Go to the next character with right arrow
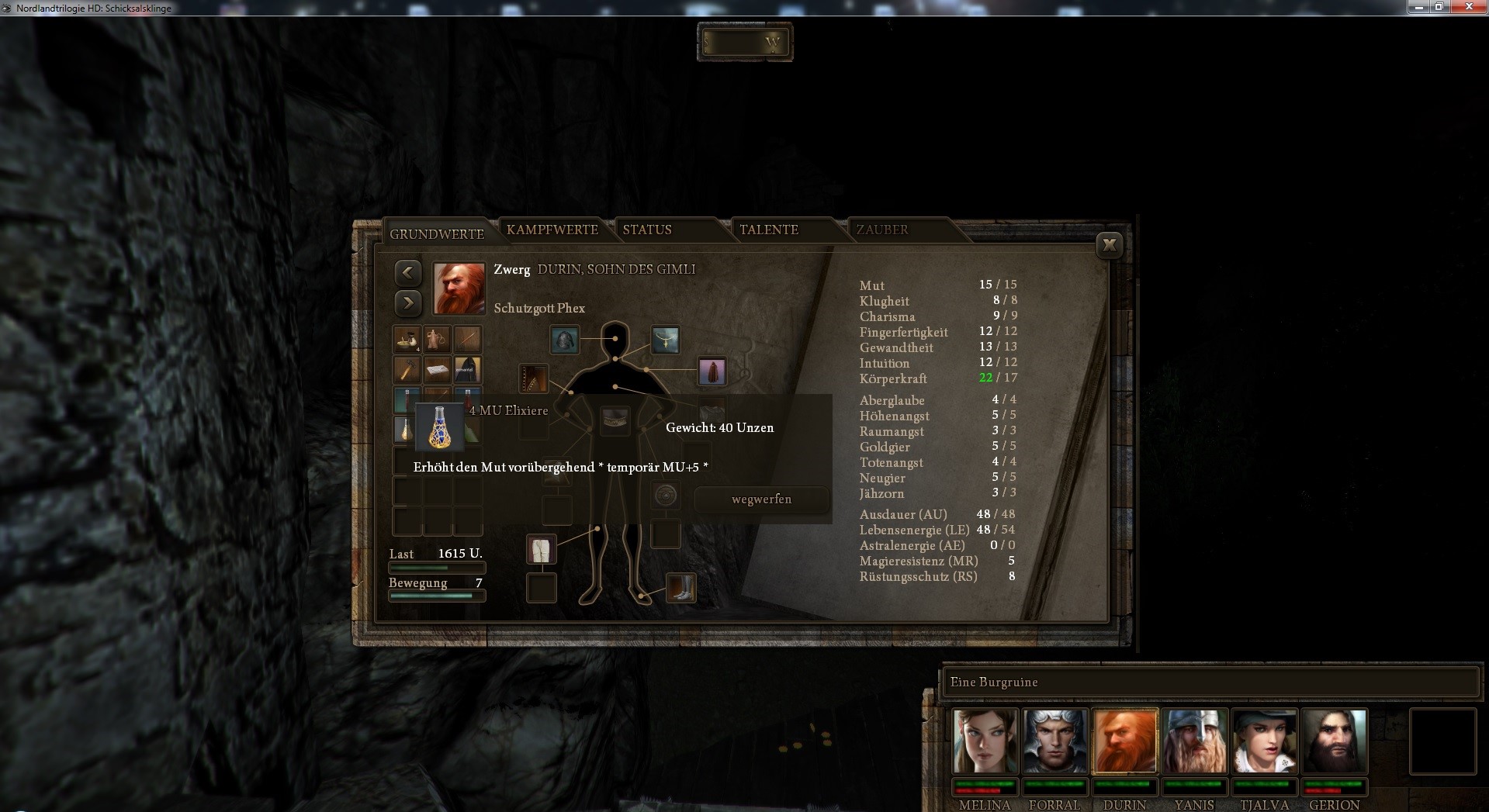This screenshot has height=812, width=1489. tap(408, 302)
